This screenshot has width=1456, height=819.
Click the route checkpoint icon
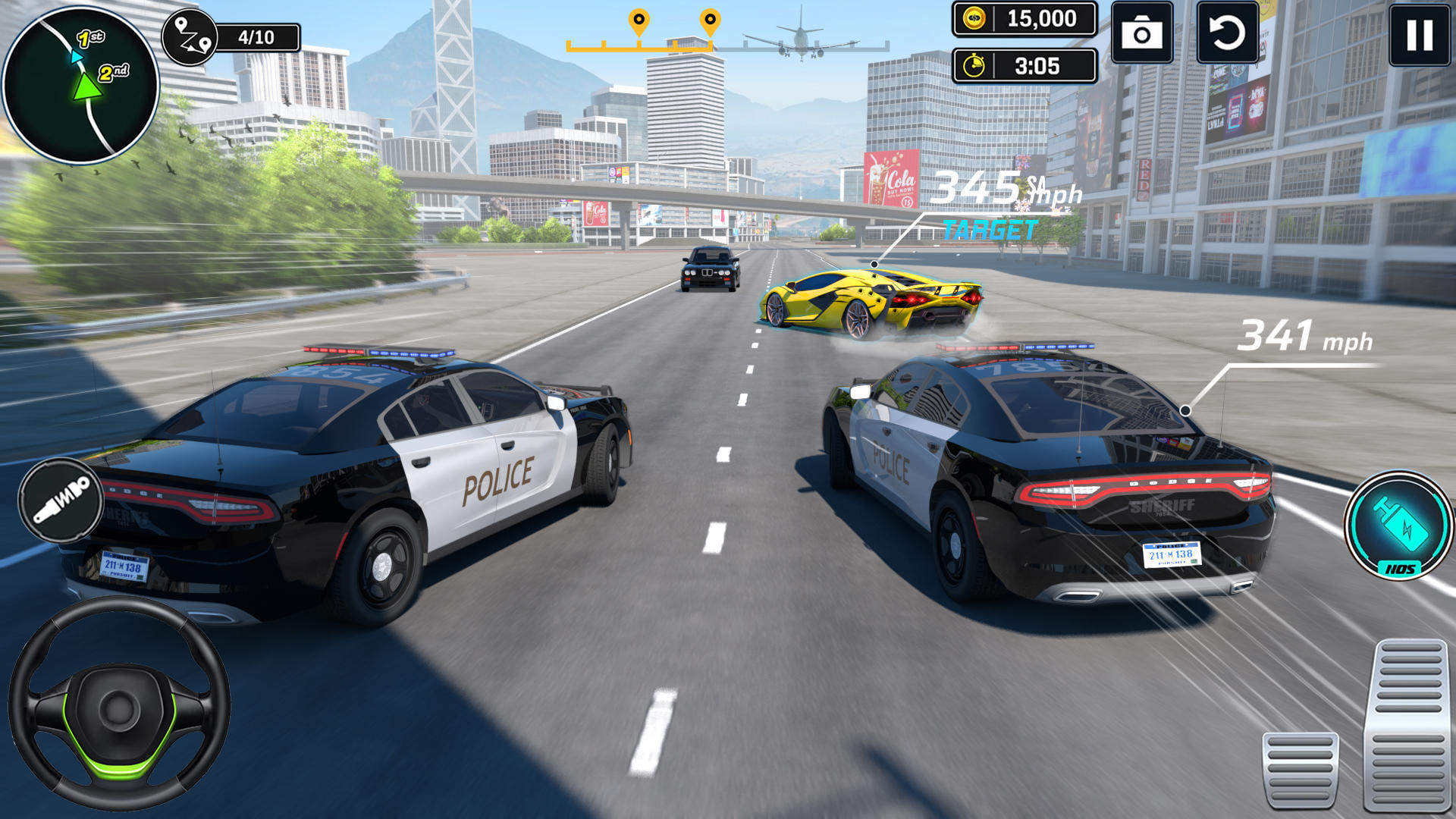[x=190, y=37]
